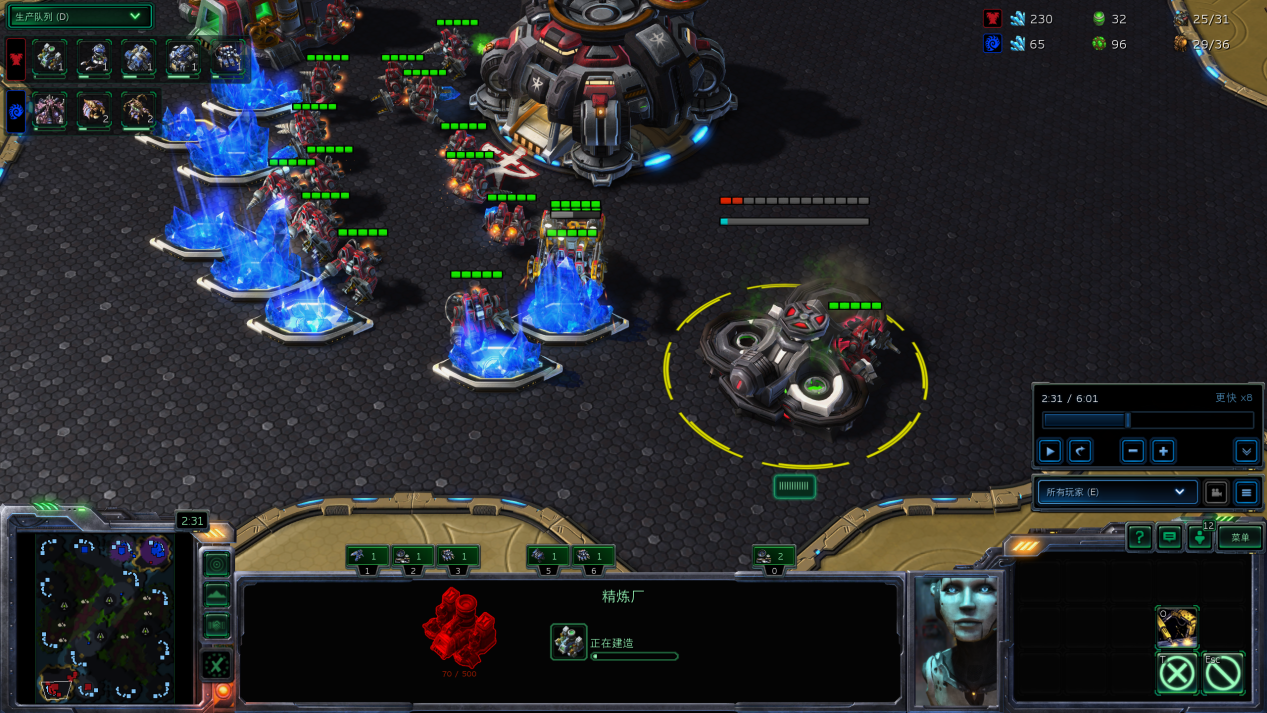Open the chat messages button
Screen dimensions: 1267x713
(1169, 538)
